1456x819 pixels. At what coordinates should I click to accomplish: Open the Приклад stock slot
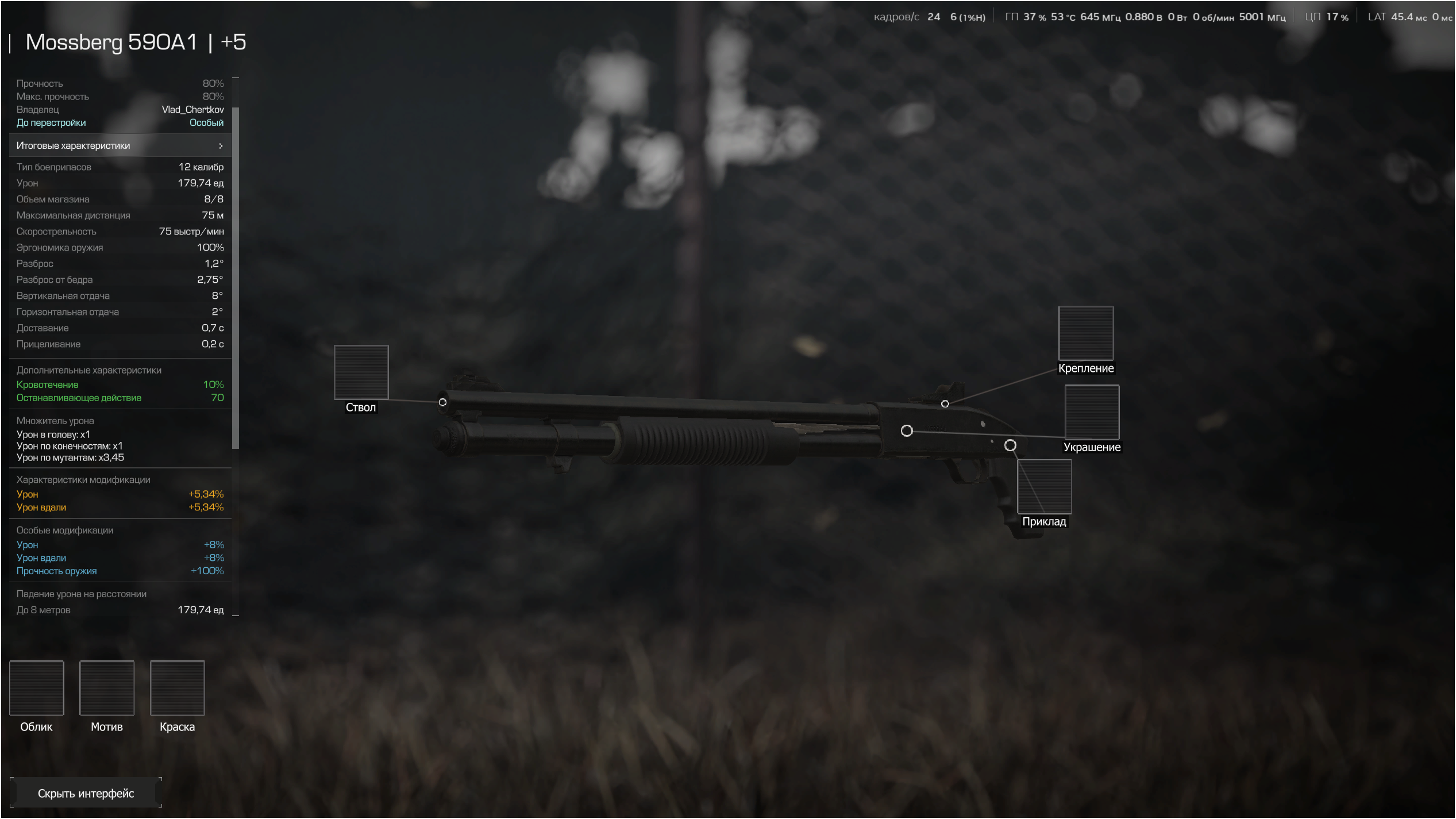point(1044,487)
